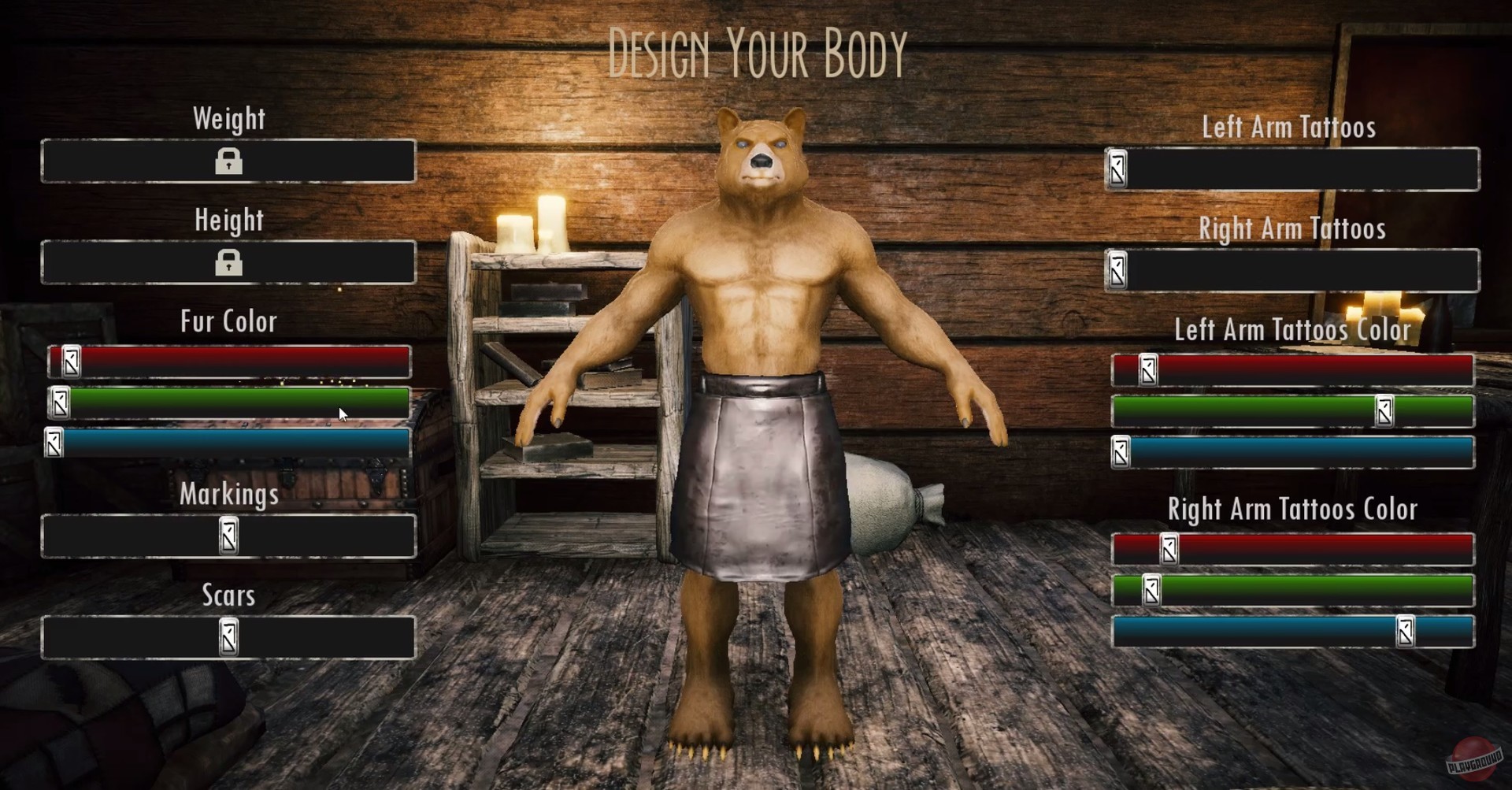
Task: Click the Left Arm Tattoos slider handle
Action: tap(1119, 169)
